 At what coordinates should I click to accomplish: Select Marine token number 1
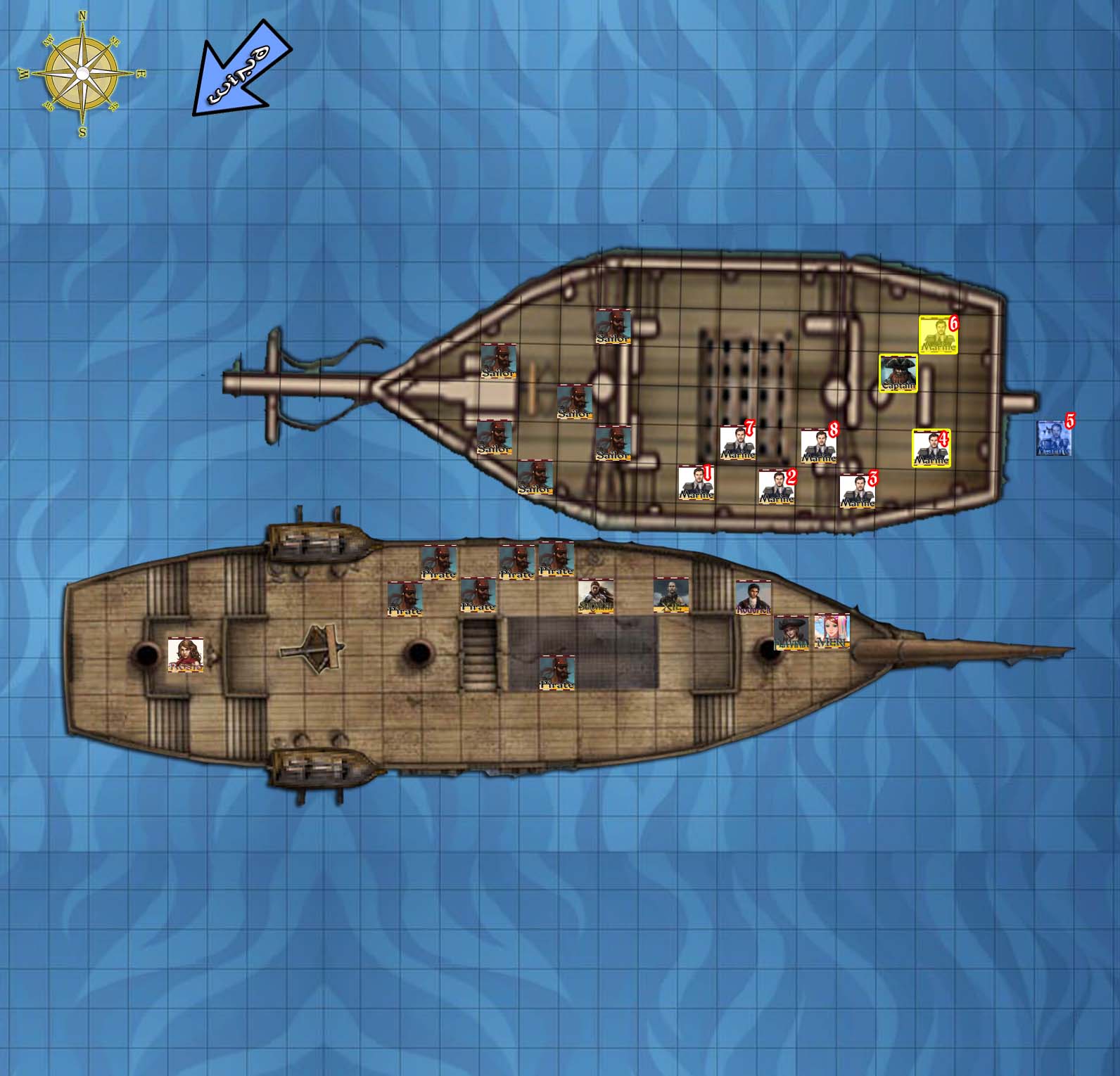[x=696, y=483]
